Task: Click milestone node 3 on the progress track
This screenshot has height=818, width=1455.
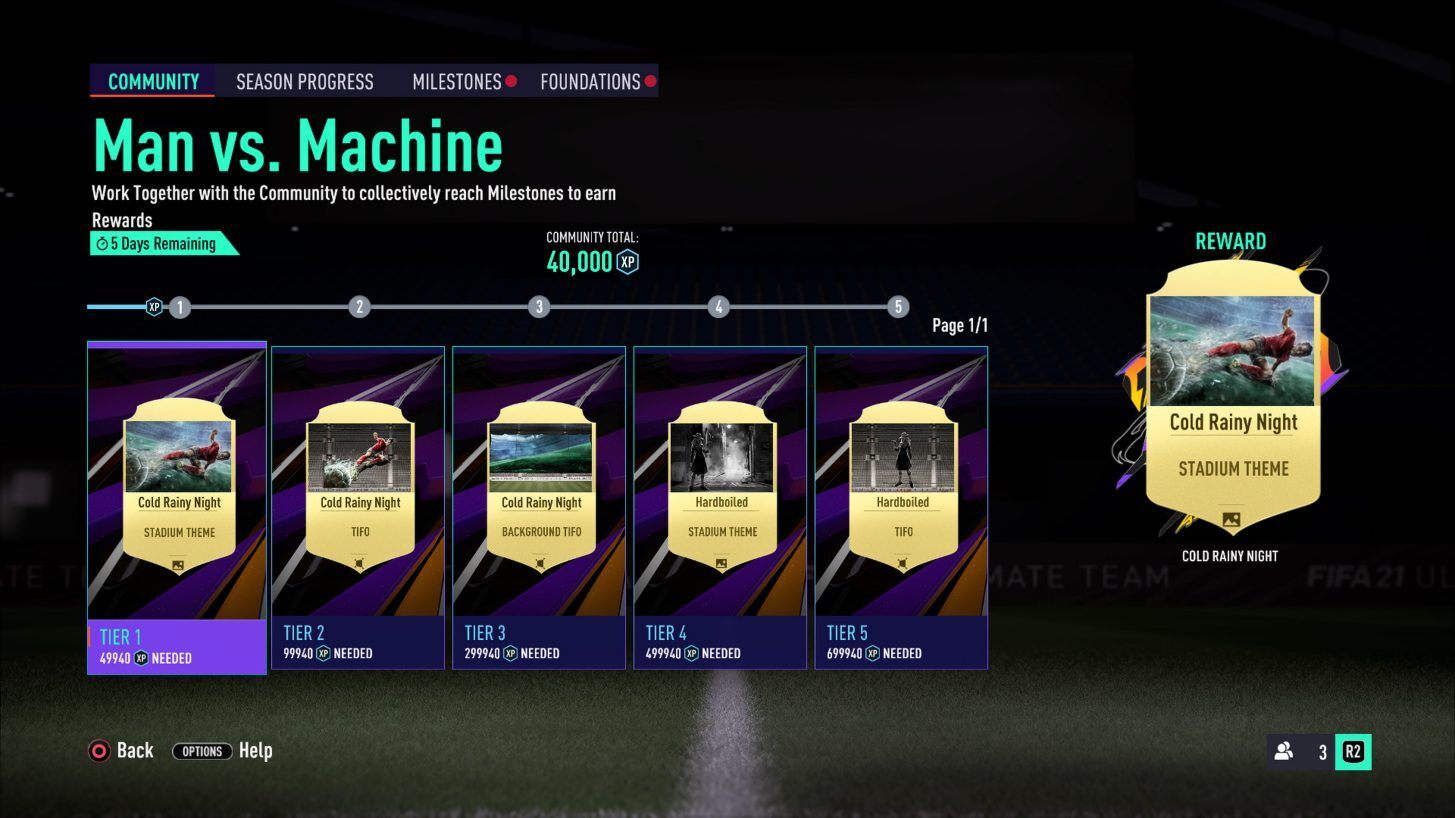Action: [x=539, y=307]
